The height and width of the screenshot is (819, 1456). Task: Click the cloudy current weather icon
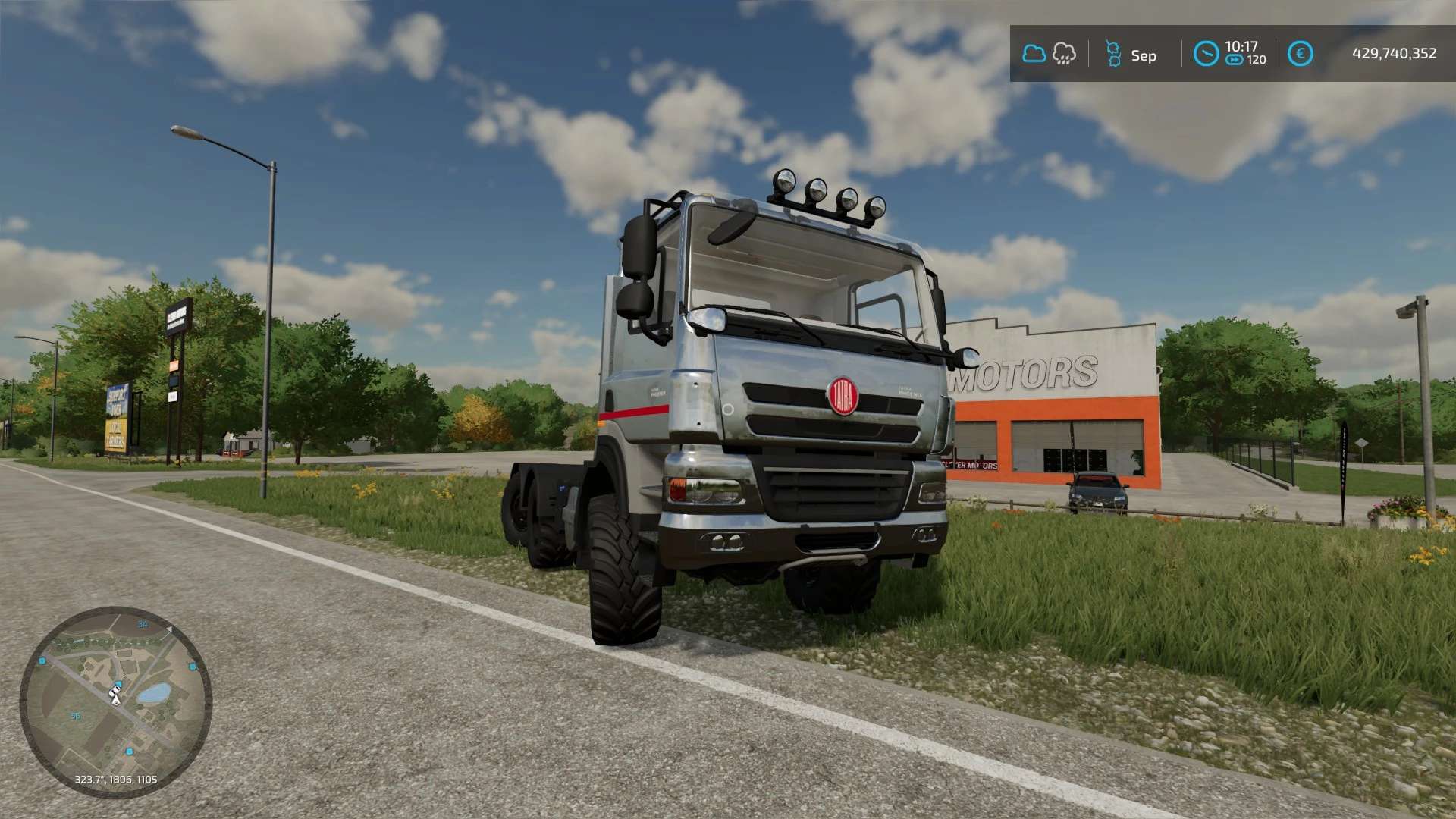1034,54
